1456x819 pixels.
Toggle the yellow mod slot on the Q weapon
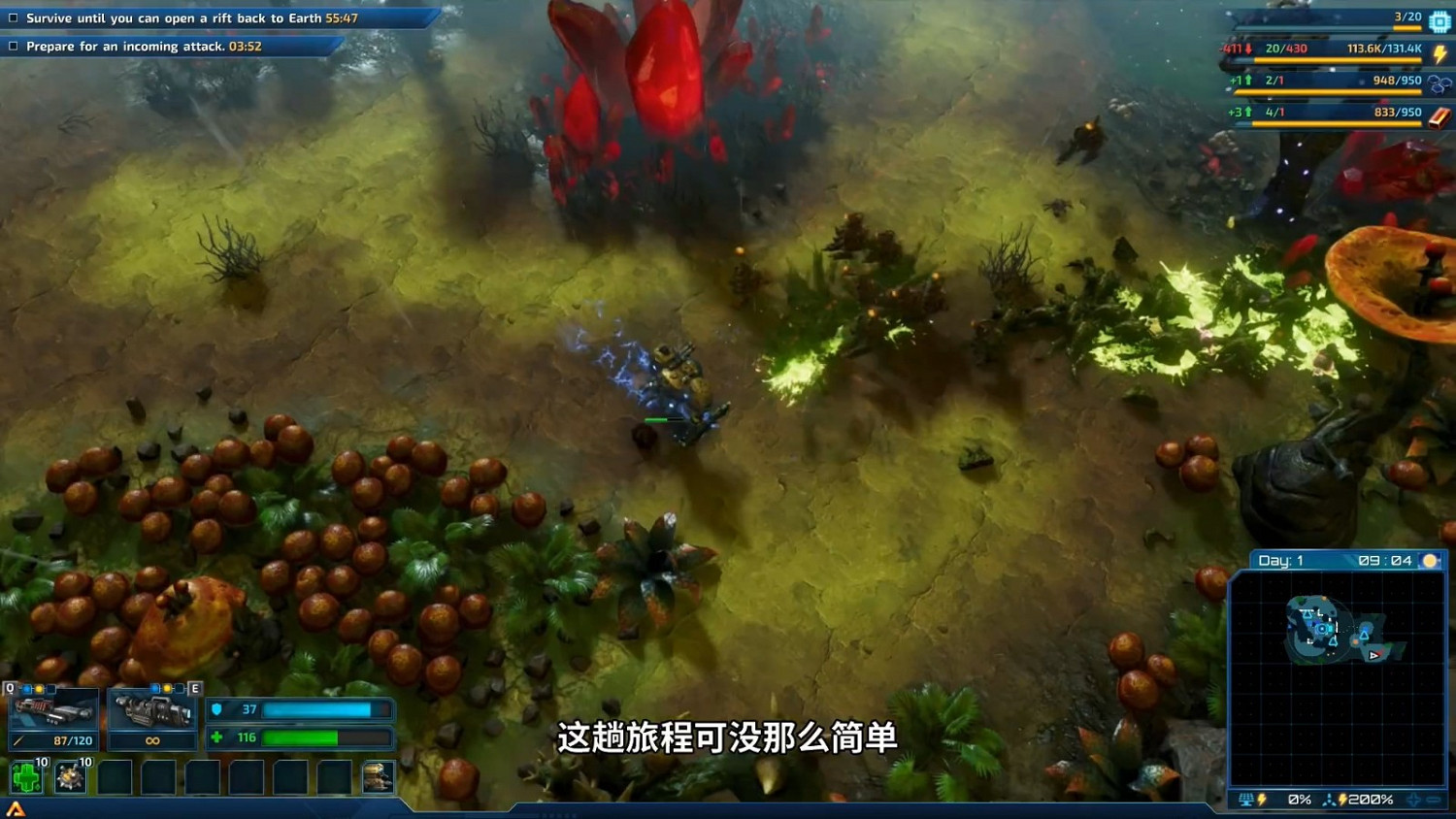tap(39, 688)
